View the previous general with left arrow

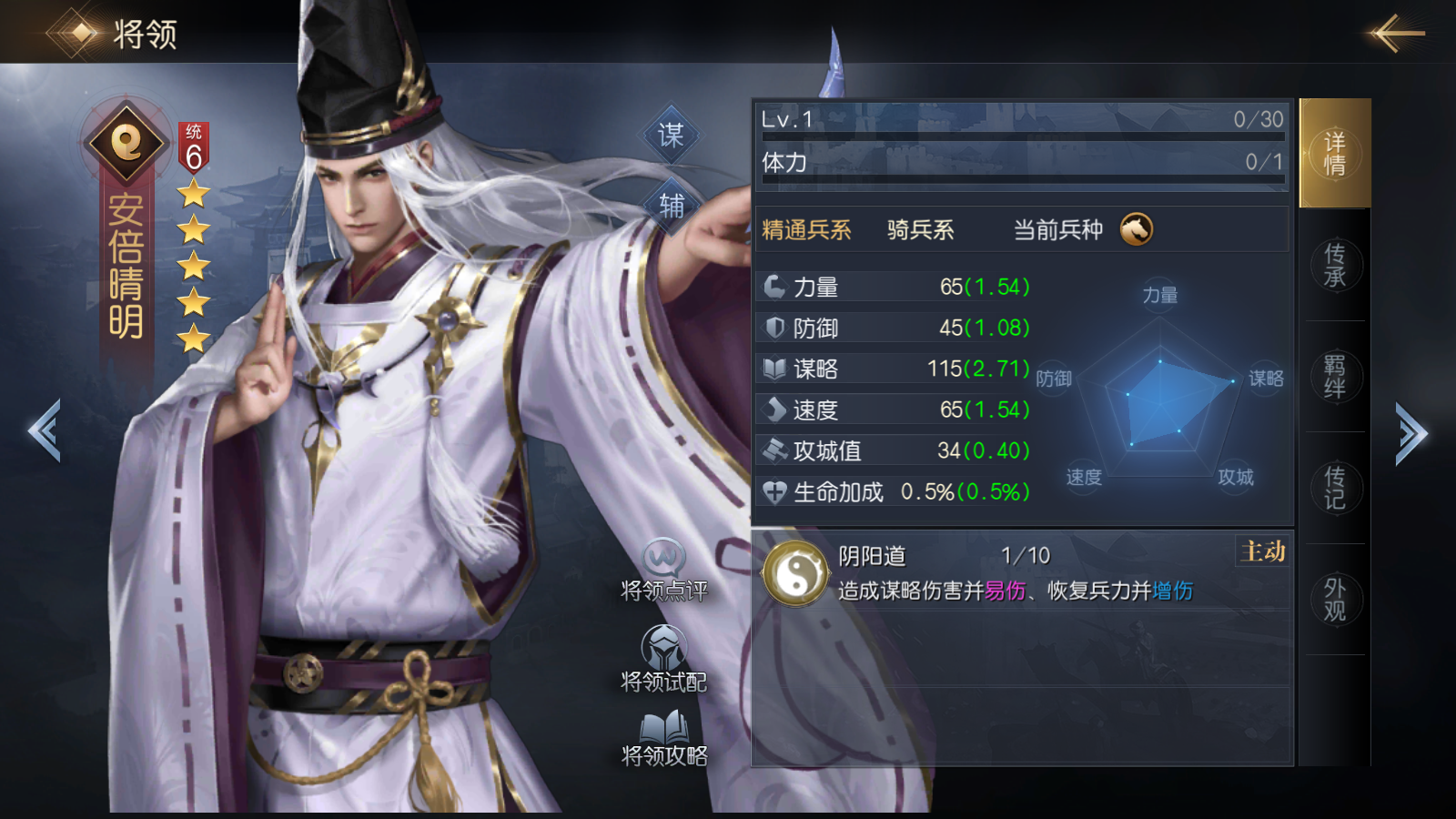coord(45,431)
